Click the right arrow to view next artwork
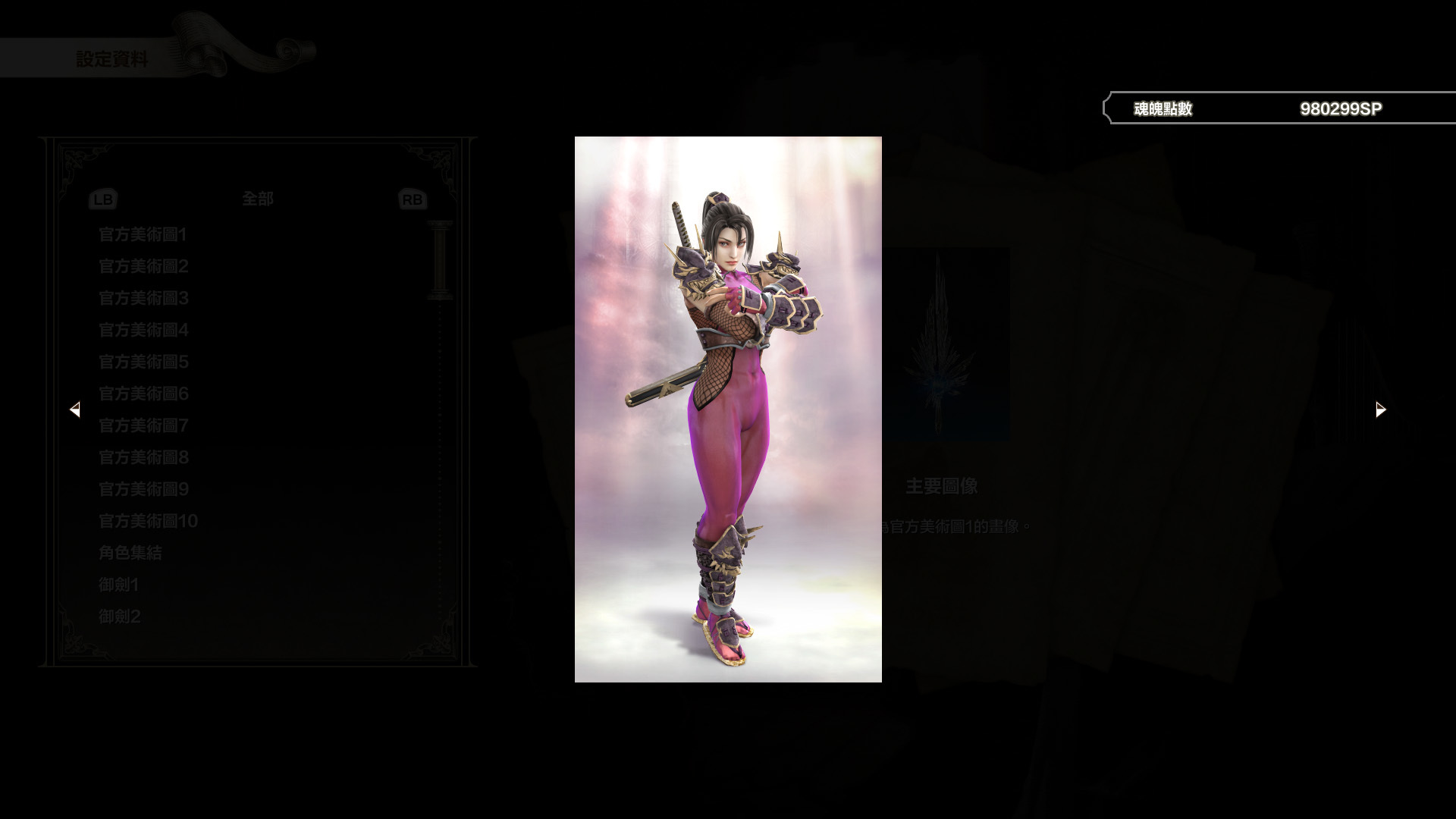This screenshot has height=819, width=1456. point(1379,409)
